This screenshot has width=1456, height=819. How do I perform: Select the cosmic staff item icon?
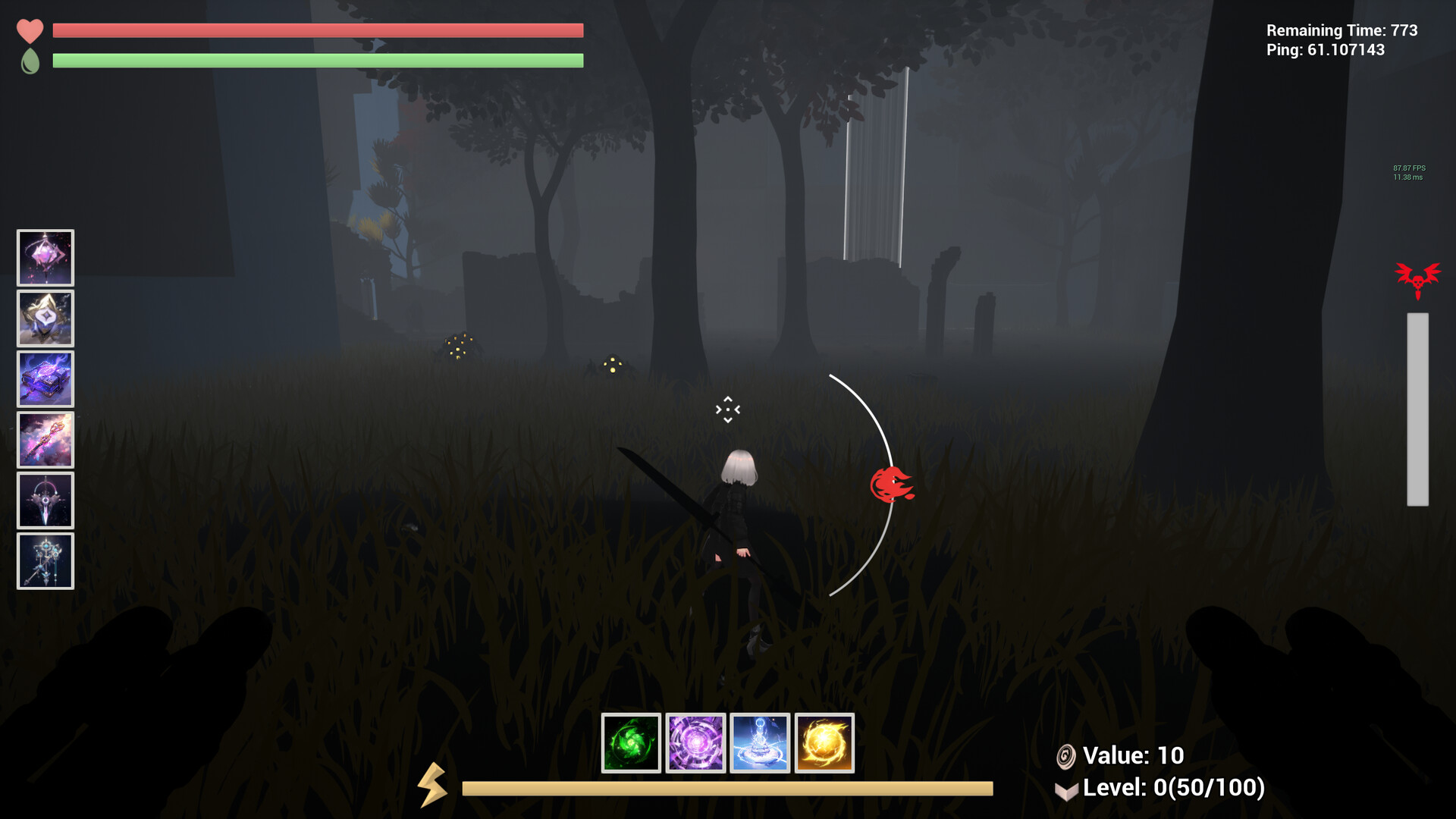[45, 439]
